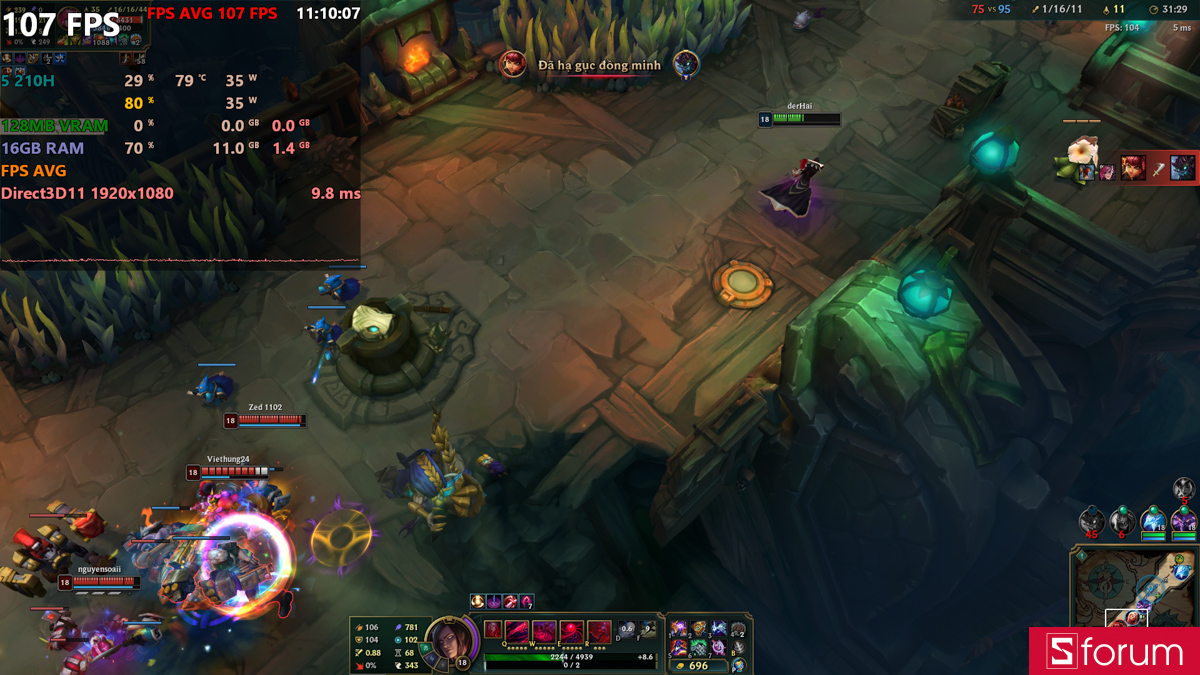Viewport: 1200px width, 675px height.
Task: Use the F summoner spell
Action: (648, 629)
